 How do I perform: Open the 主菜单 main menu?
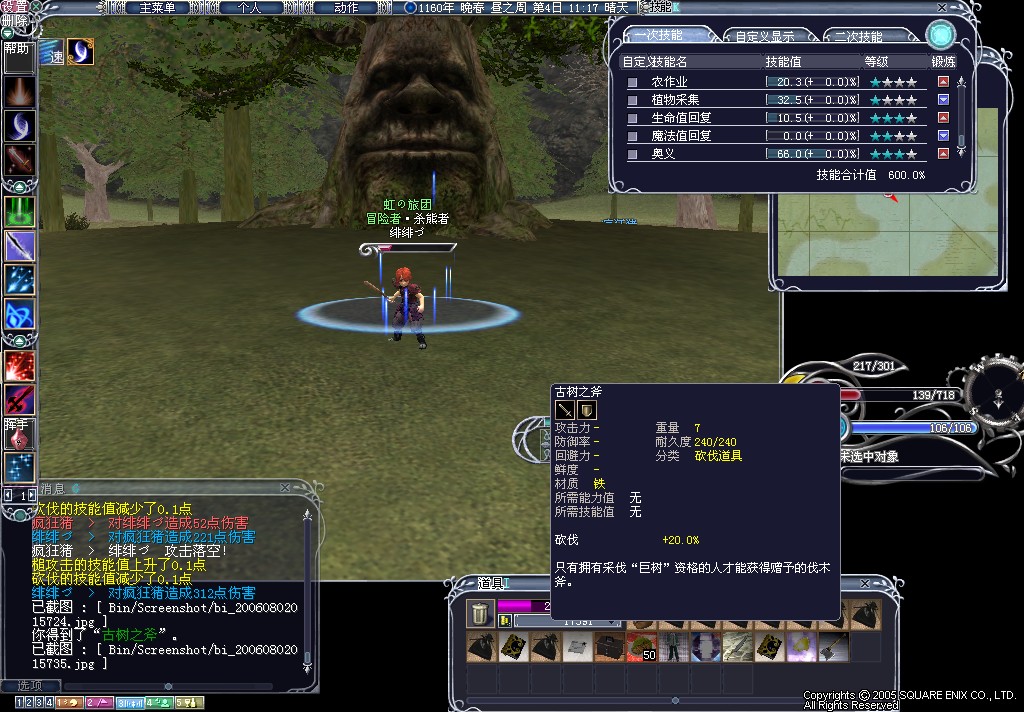point(158,7)
